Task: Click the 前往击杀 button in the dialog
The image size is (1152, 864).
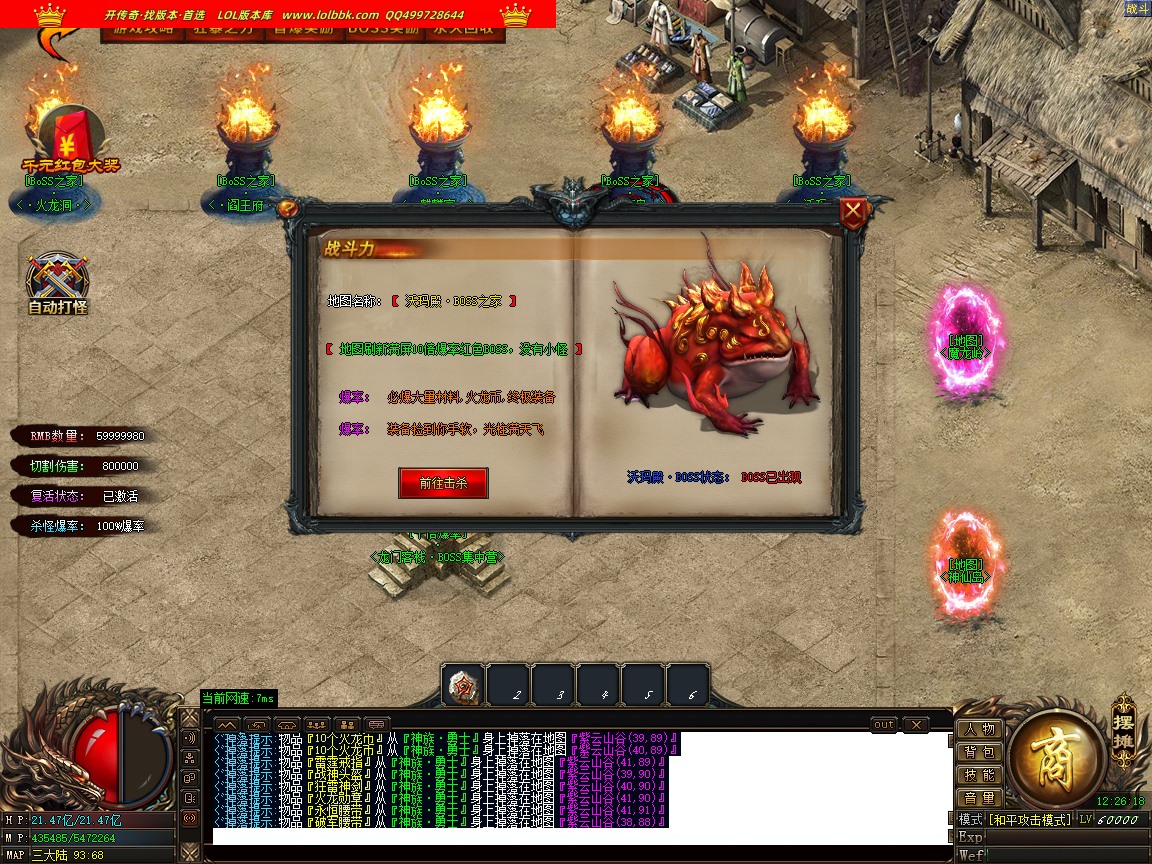Action: tap(443, 482)
